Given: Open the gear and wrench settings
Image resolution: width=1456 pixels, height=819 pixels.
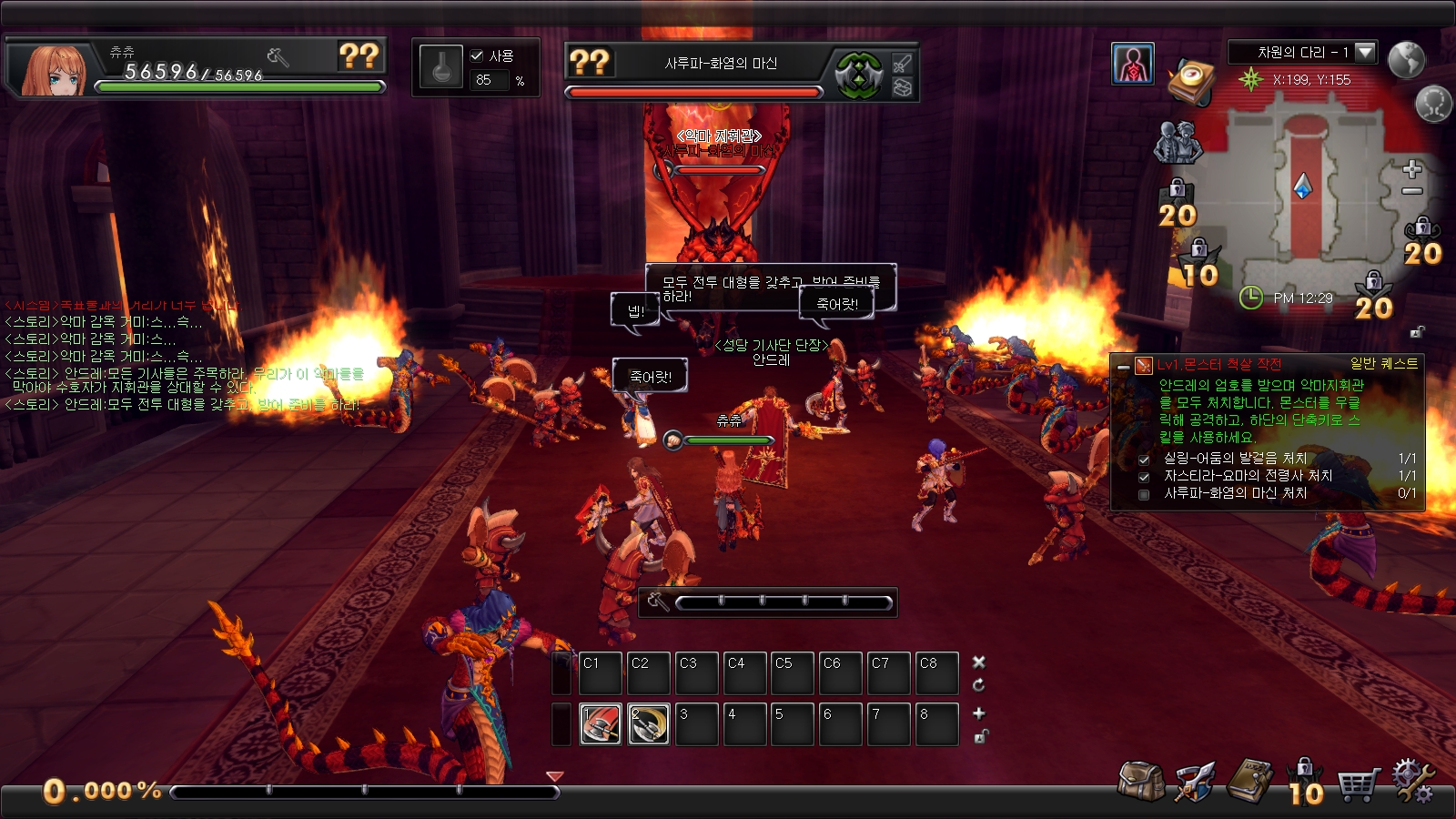Looking at the screenshot, I should 1412,781.
